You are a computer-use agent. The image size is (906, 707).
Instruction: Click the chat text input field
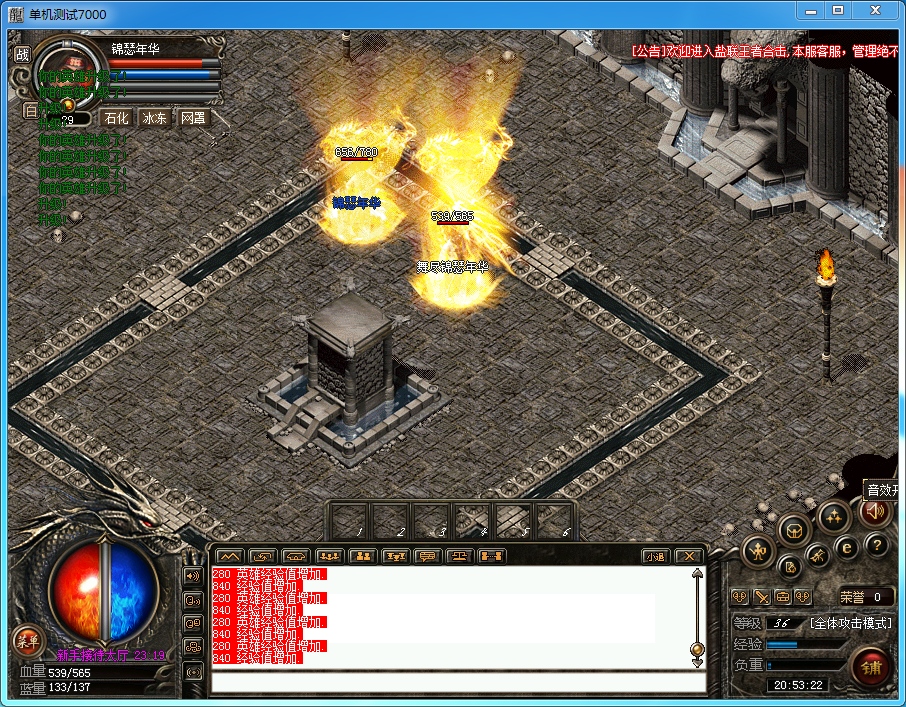(x=450, y=683)
